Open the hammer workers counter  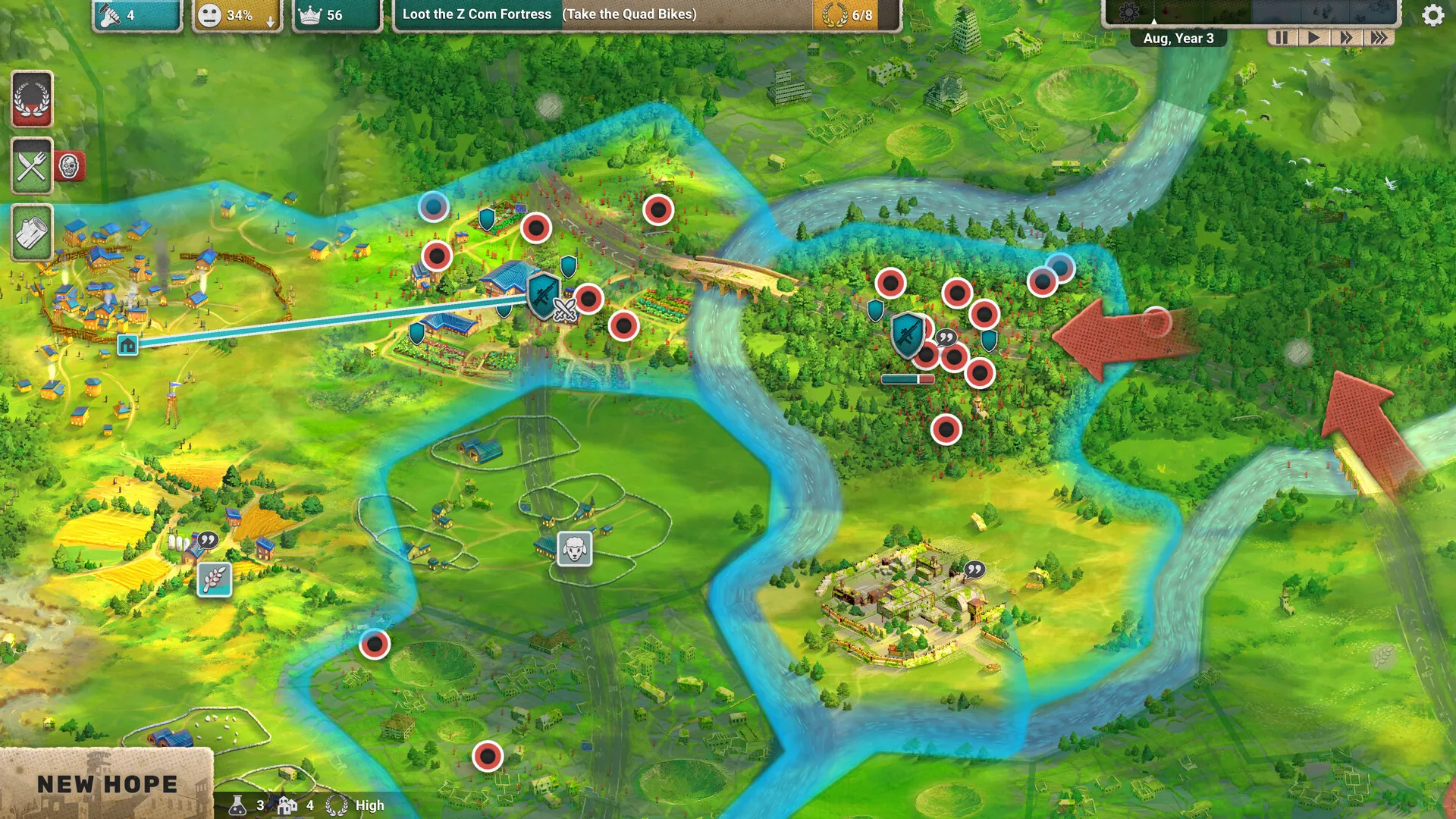click(136, 15)
